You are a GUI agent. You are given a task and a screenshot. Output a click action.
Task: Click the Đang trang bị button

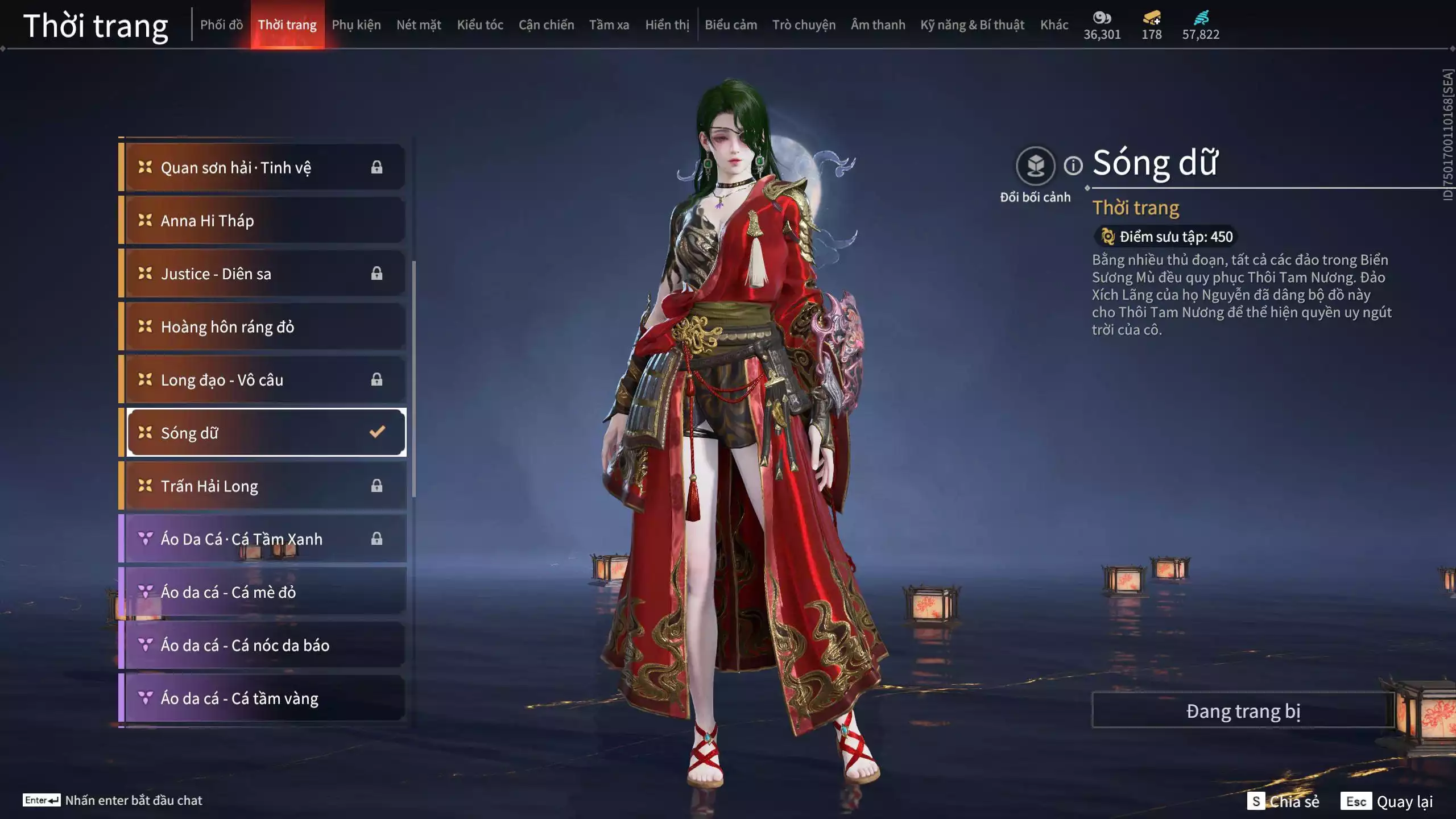[1243, 710]
